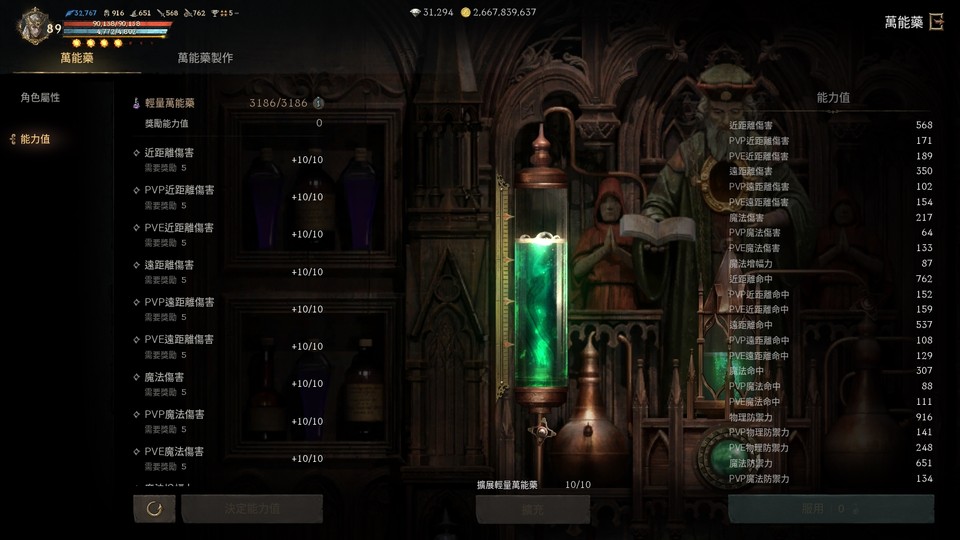The height and width of the screenshot is (540, 960).
Task: Open the character portrait at level 89
Action: (x=33, y=25)
